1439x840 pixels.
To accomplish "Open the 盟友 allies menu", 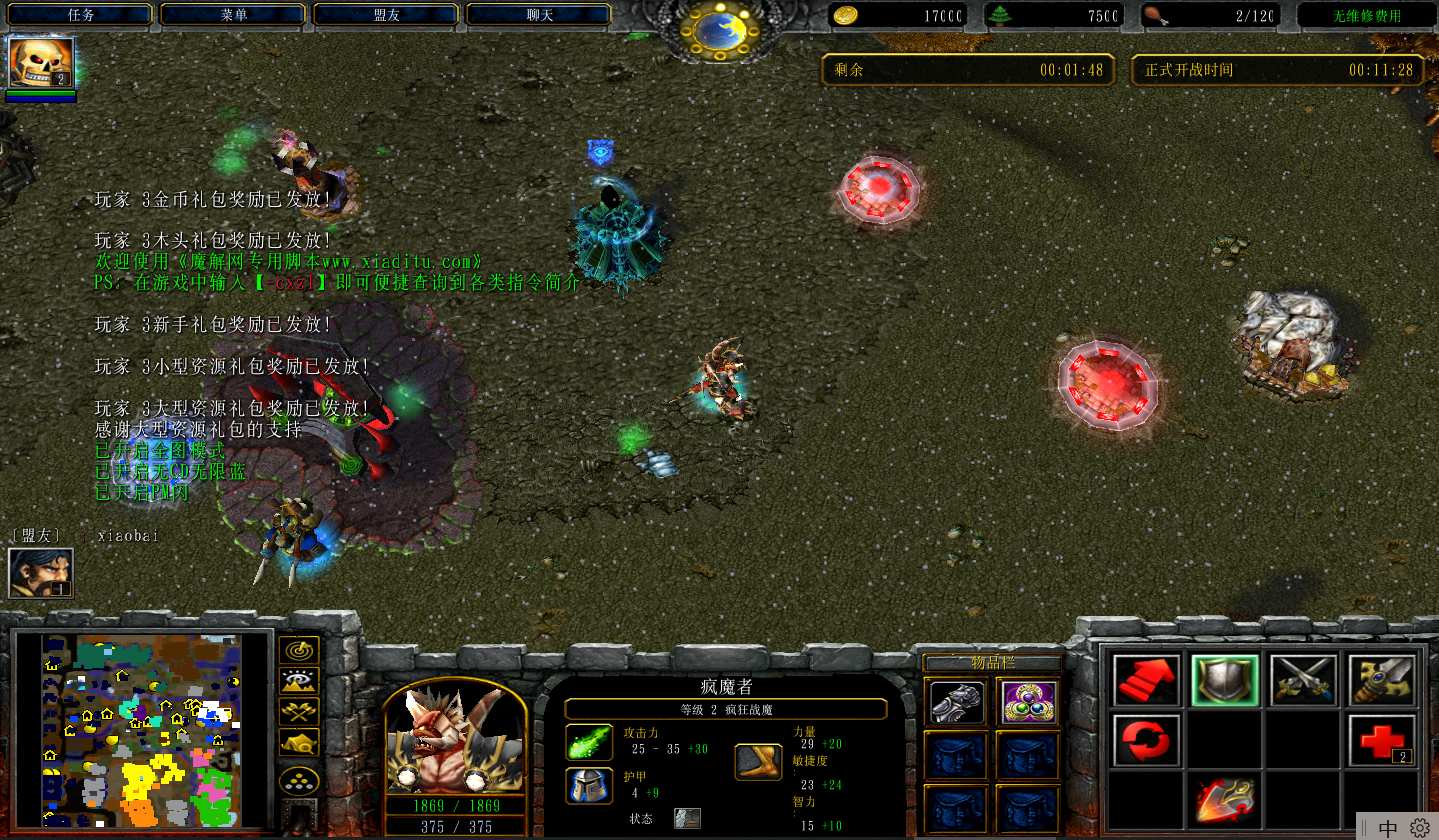I will pos(386,15).
